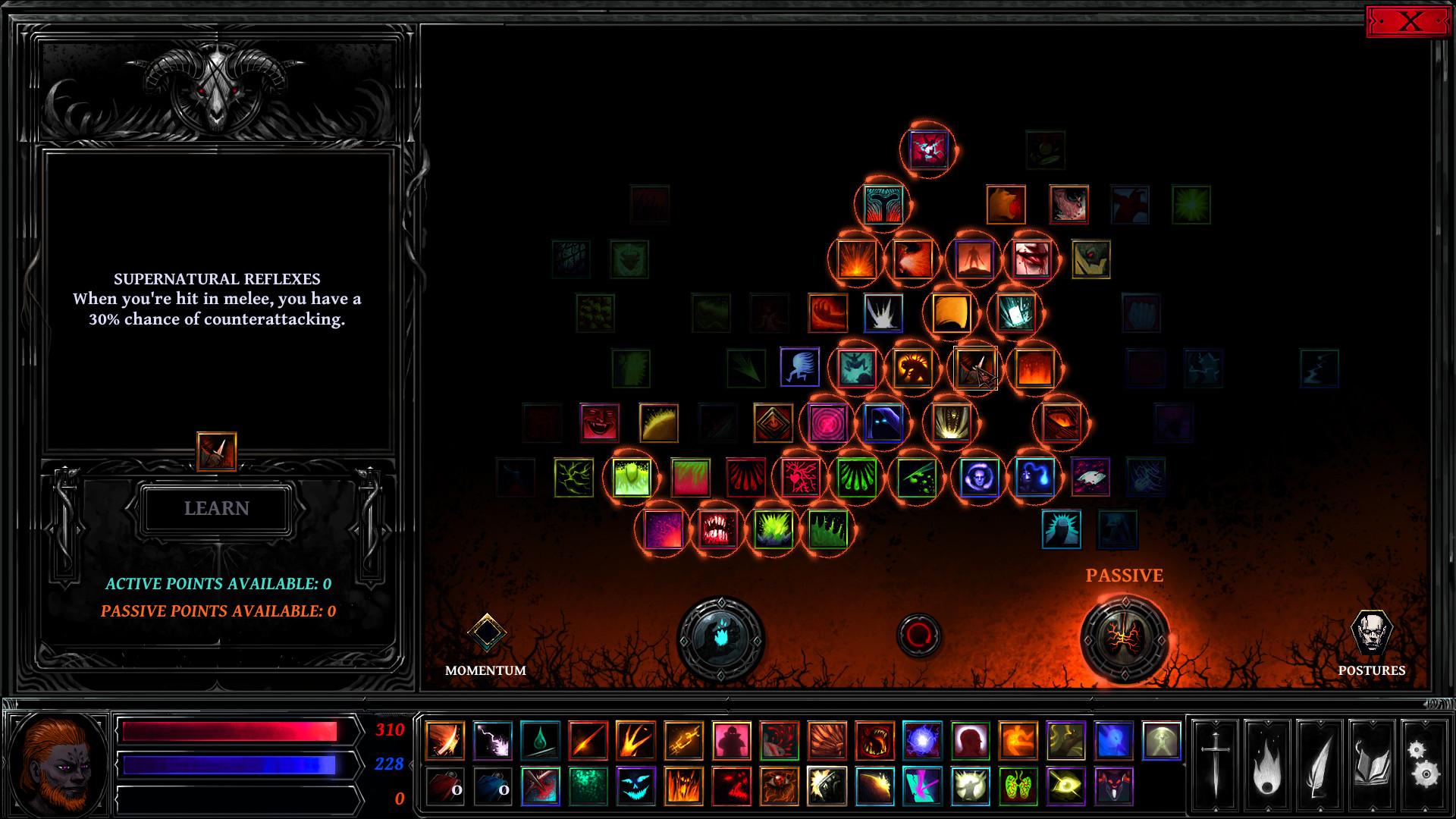Click the arrow above the sword card
The image size is (1456, 819).
(x=1216, y=721)
